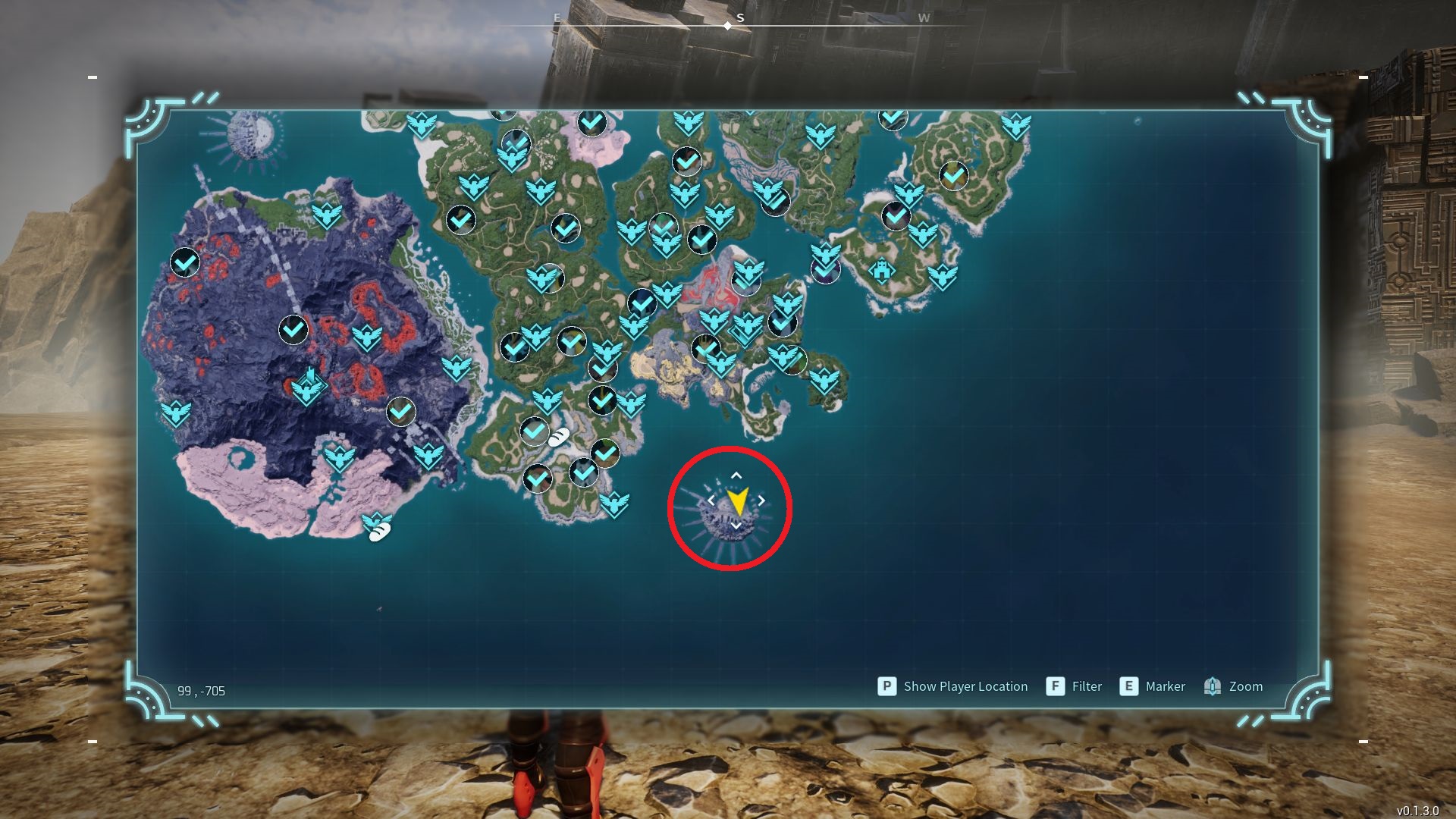This screenshot has width=1456, height=819.
Task: Select the building icon on the northeastern island
Action: [x=881, y=271]
